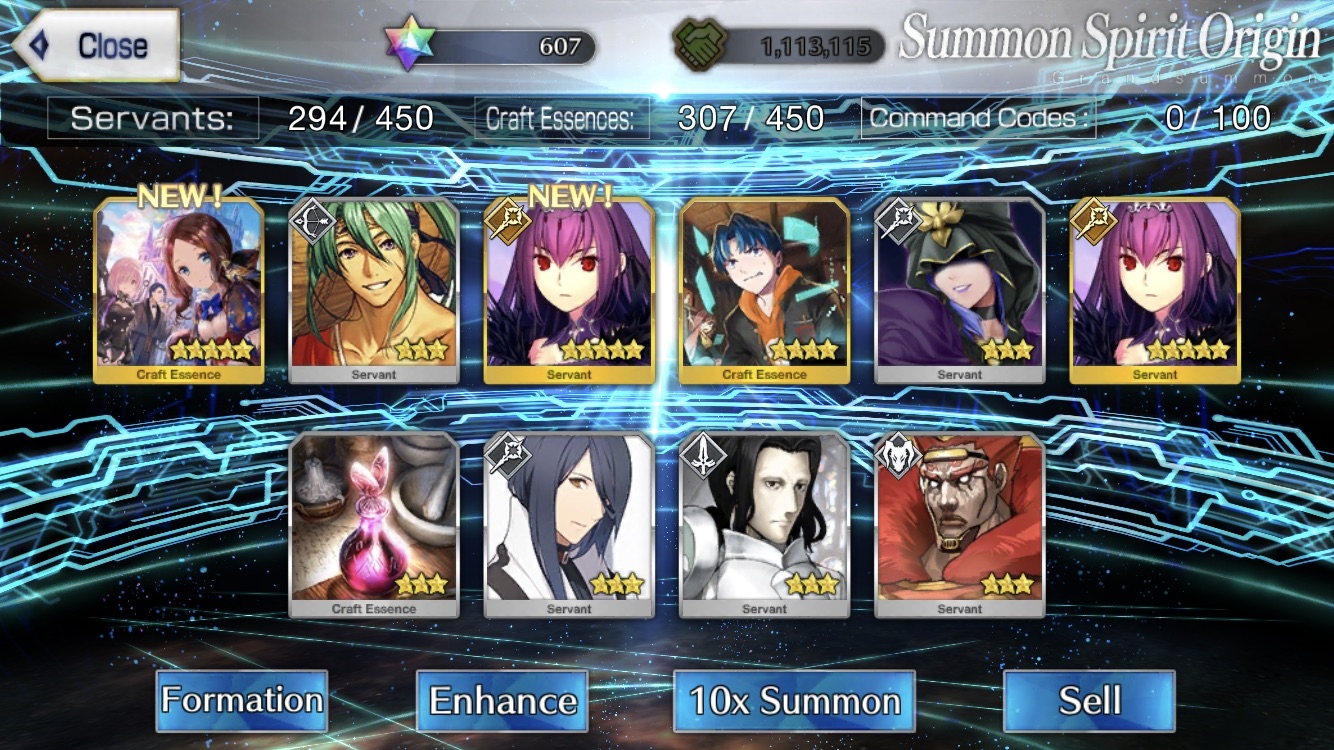Select the black-hooded three-star Caster Servant
1334x750 pixels.
960,290
